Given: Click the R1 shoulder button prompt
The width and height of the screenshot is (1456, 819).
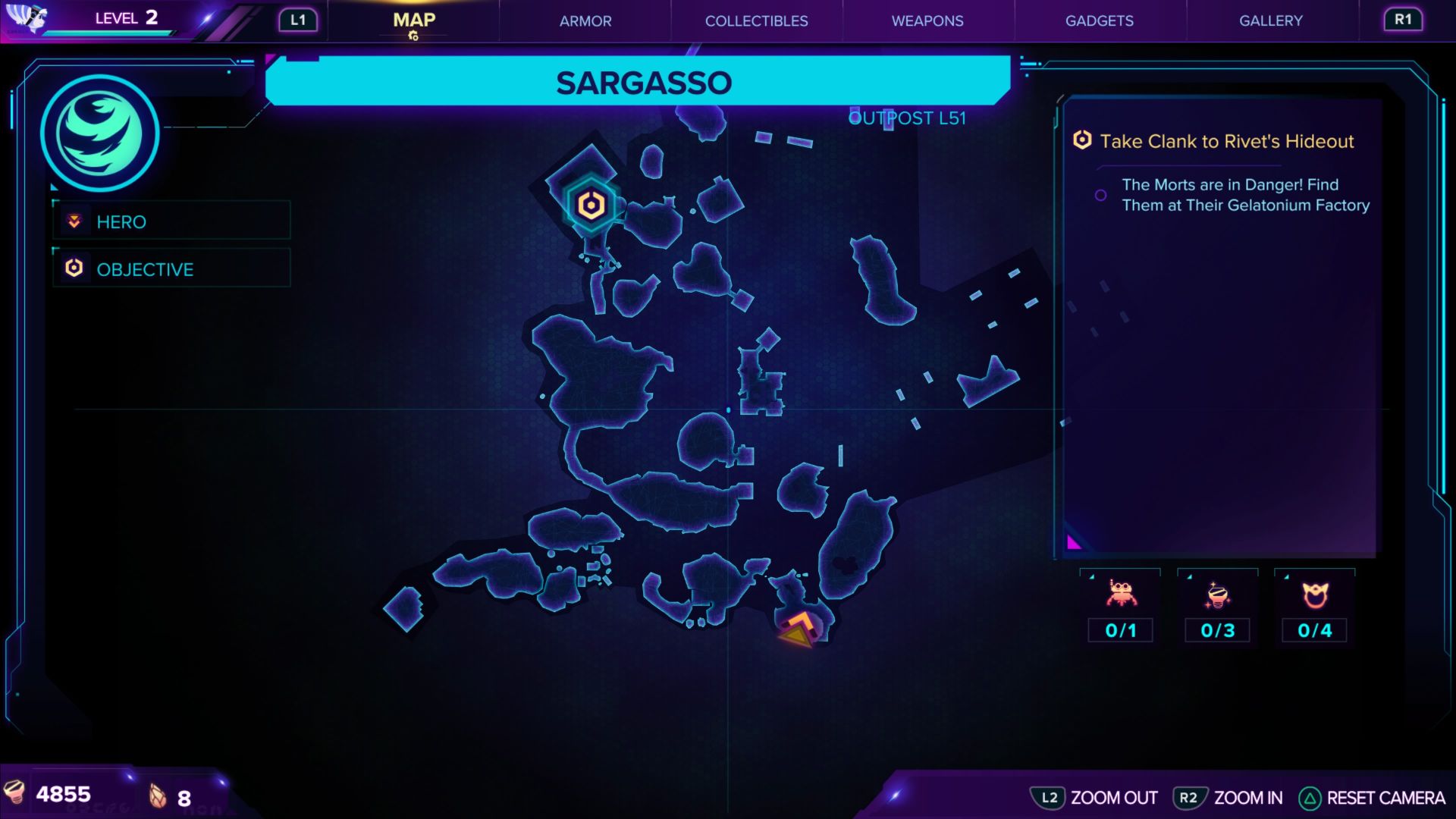Looking at the screenshot, I should coord(1402,20).
